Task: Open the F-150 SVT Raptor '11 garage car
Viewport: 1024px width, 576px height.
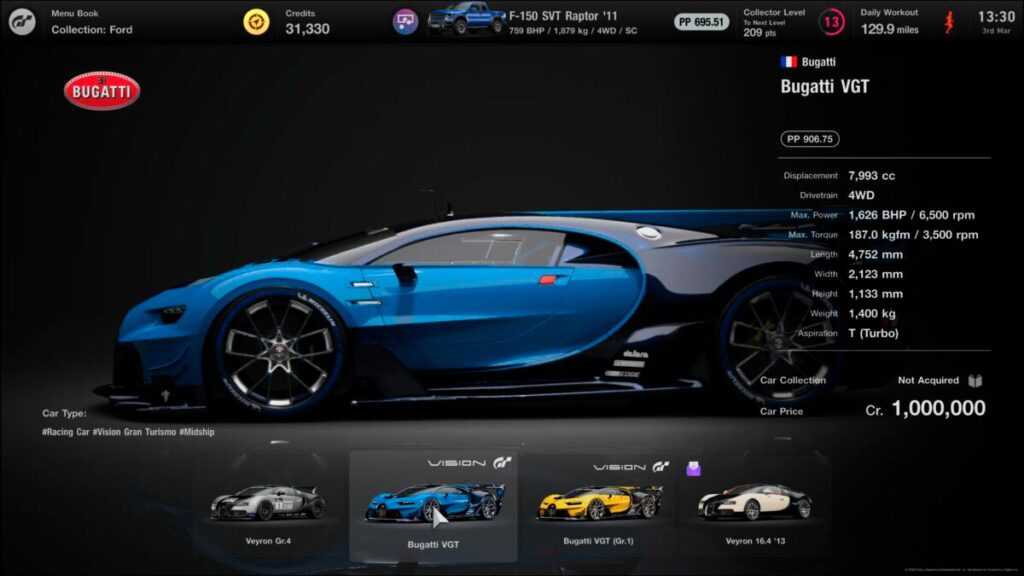Action: tap(467, 19)
